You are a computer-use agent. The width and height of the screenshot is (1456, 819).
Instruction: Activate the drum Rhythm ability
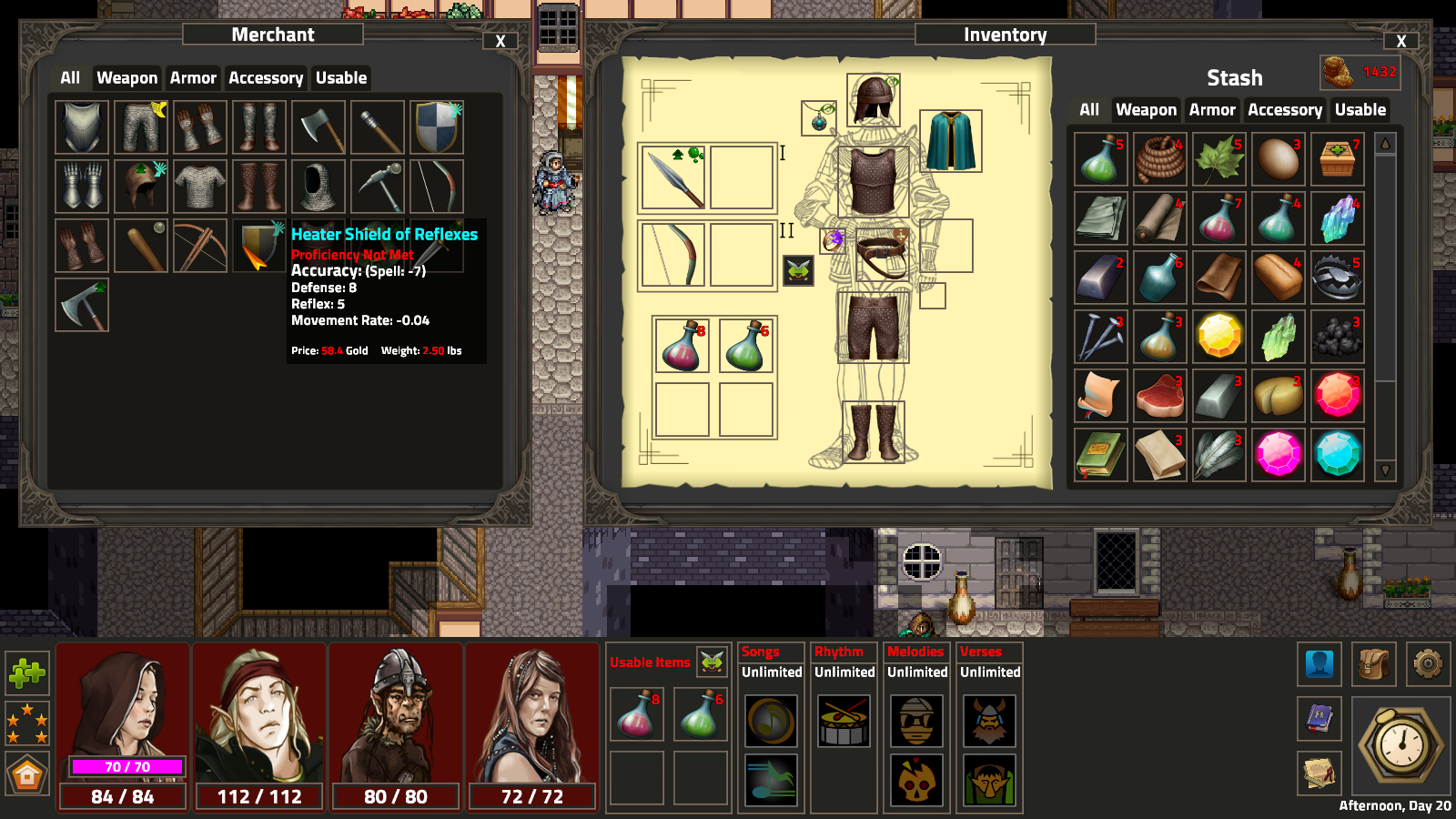pyautogui.click(x=844, y=722)
